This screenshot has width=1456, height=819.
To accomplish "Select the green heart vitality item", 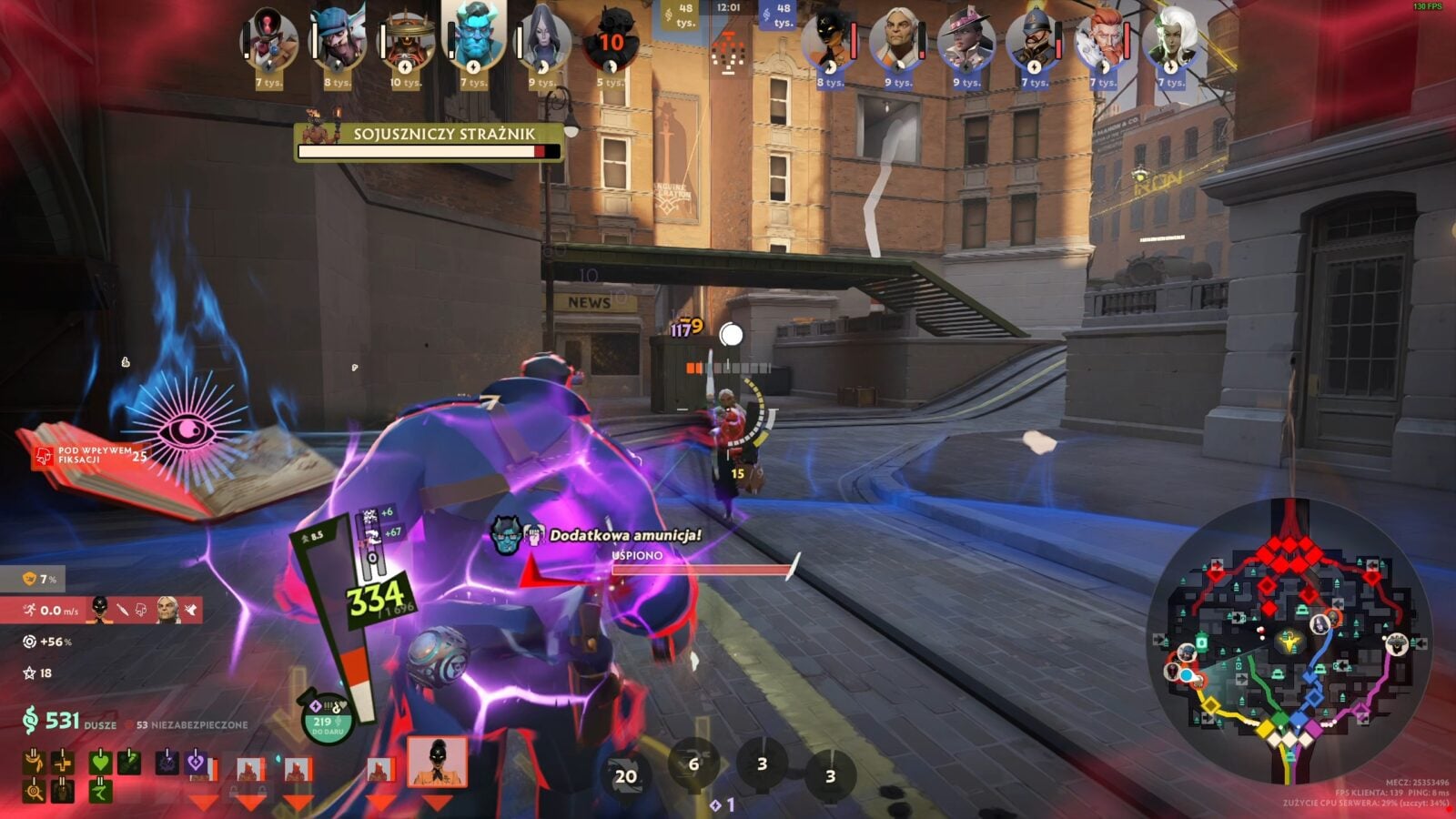I will click(99, 763).
